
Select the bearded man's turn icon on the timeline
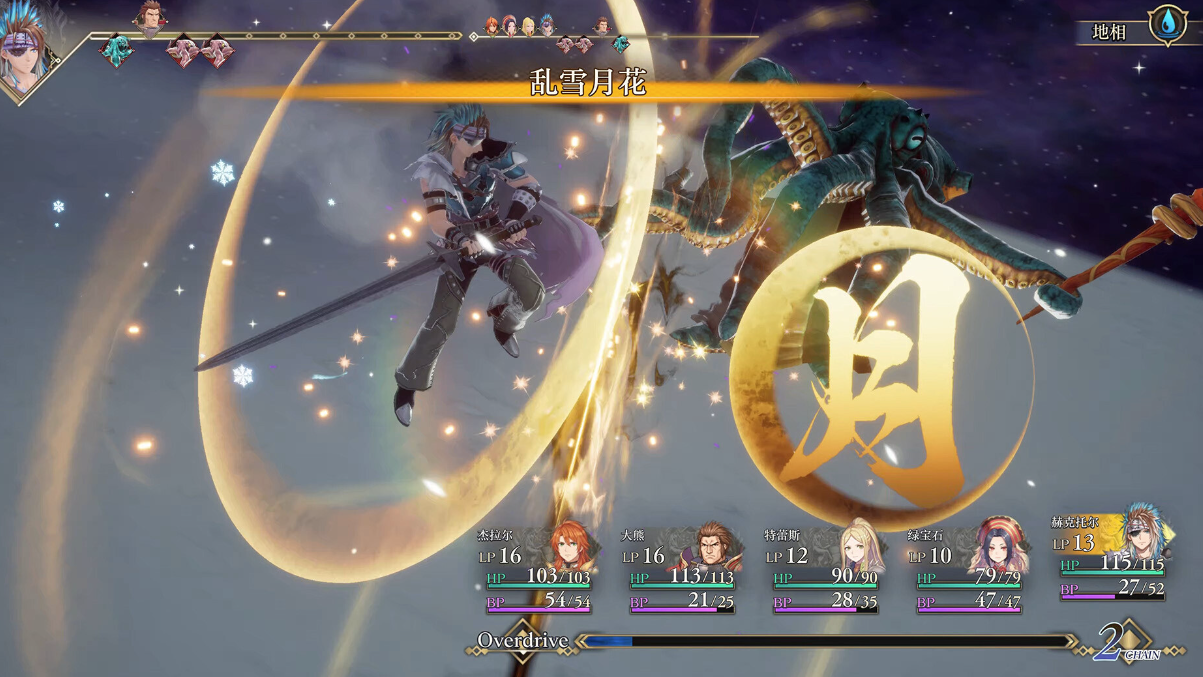click(151, 16)
